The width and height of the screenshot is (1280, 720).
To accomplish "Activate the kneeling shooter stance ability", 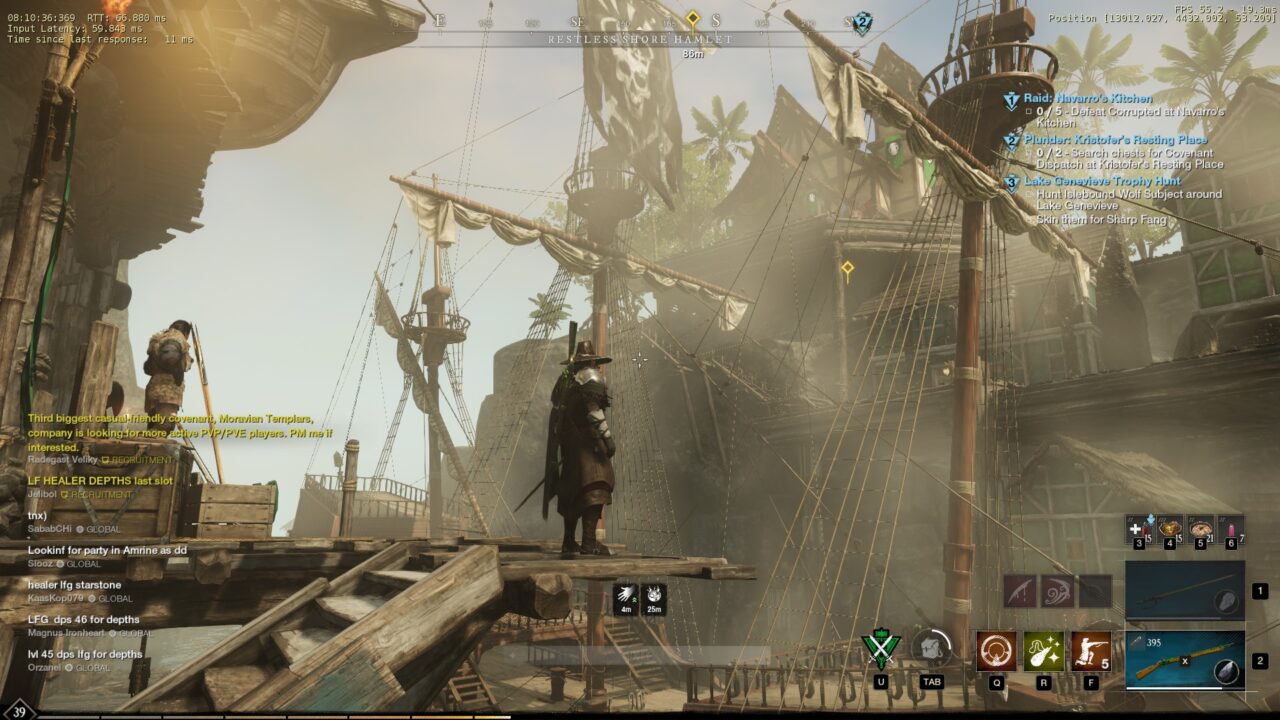I will (1090, 650).
